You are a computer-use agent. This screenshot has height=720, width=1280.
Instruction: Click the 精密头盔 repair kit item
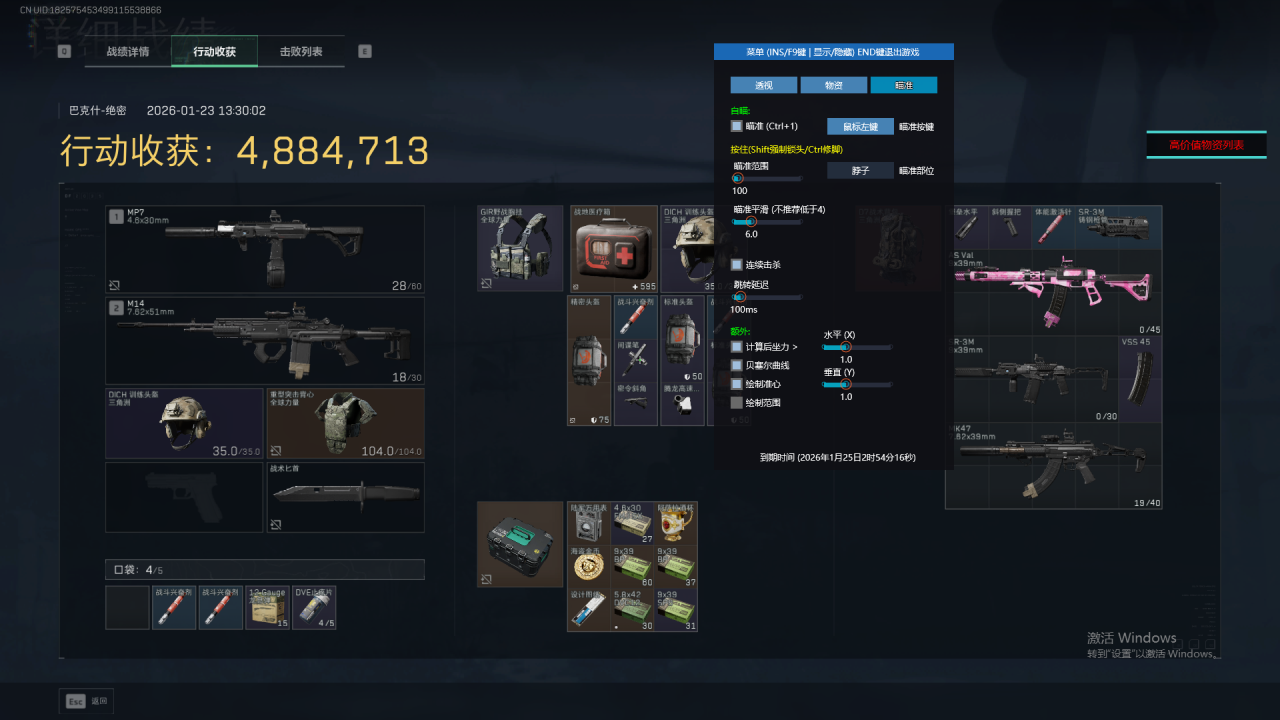coord(589,360)
